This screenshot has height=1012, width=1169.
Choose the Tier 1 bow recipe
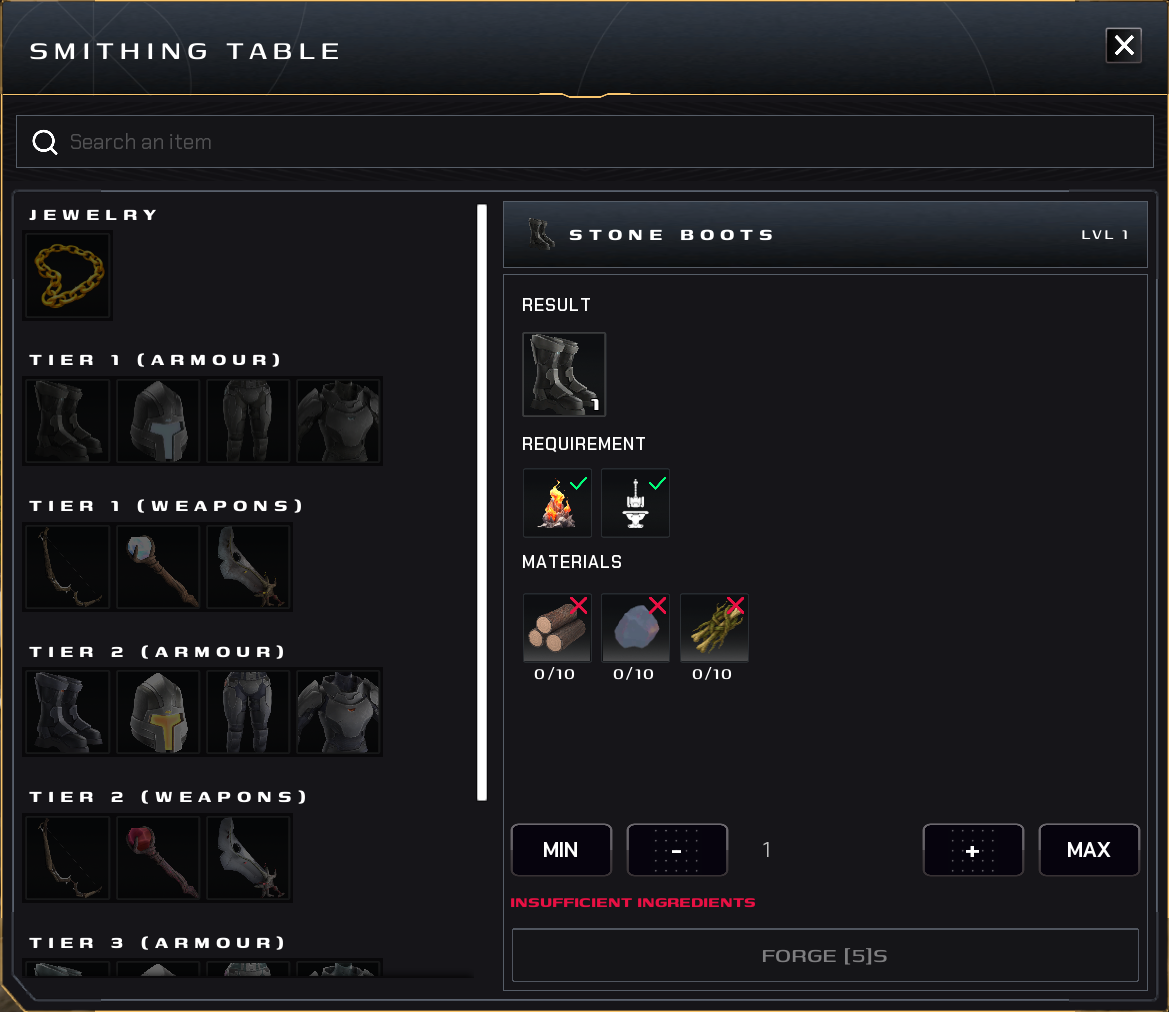[68, 567]
